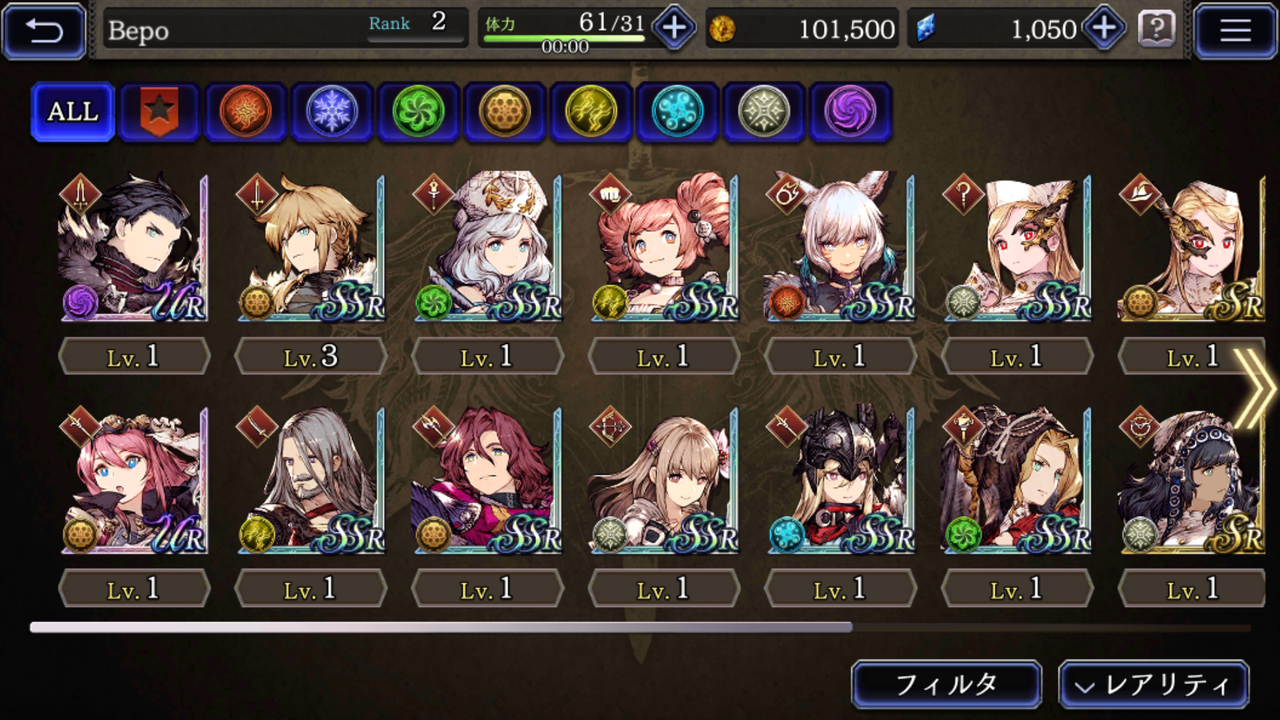Show next page with the chevron arrow

pos(1254,388)
